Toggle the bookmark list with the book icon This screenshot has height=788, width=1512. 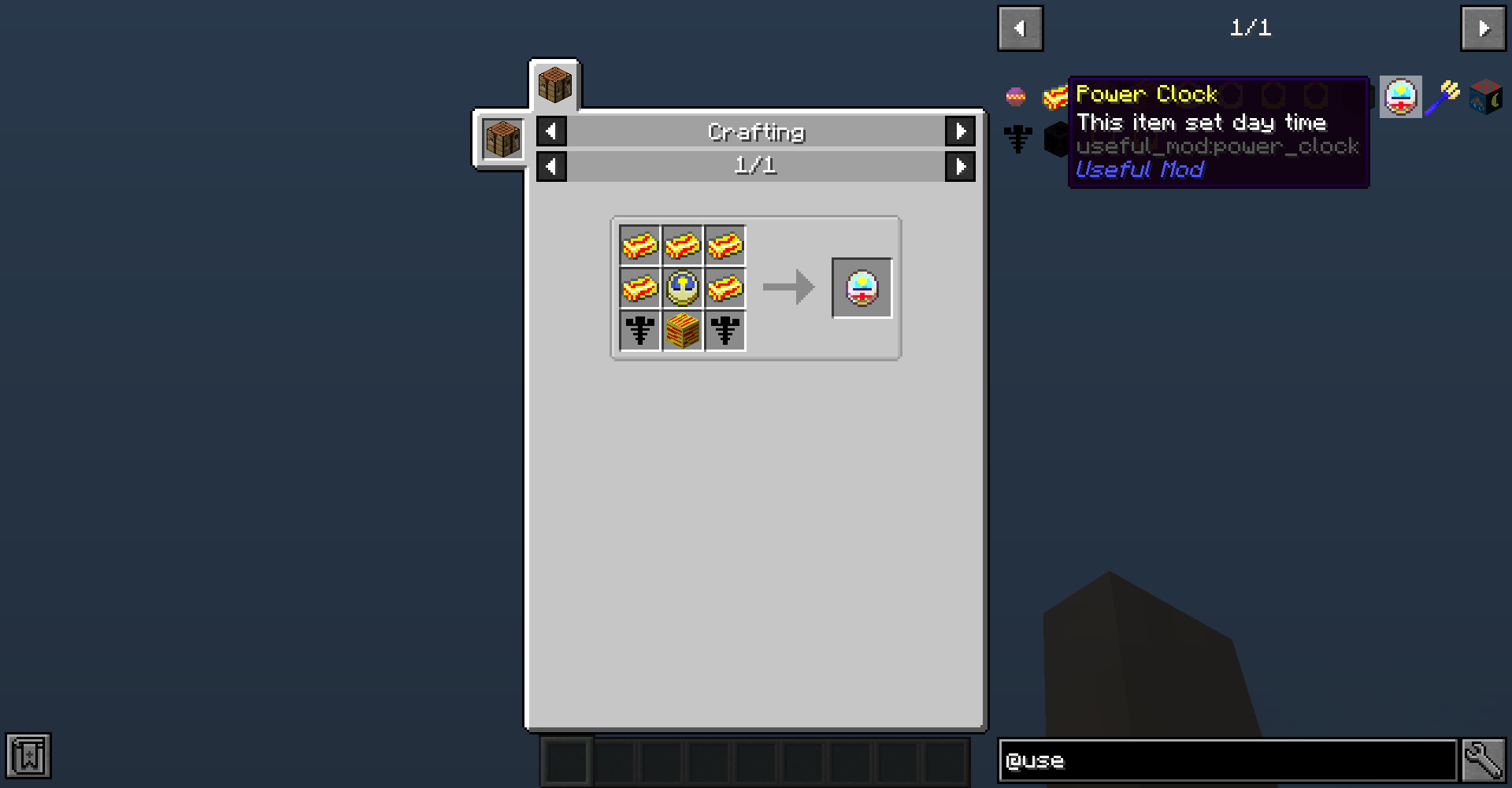[28, 757]
